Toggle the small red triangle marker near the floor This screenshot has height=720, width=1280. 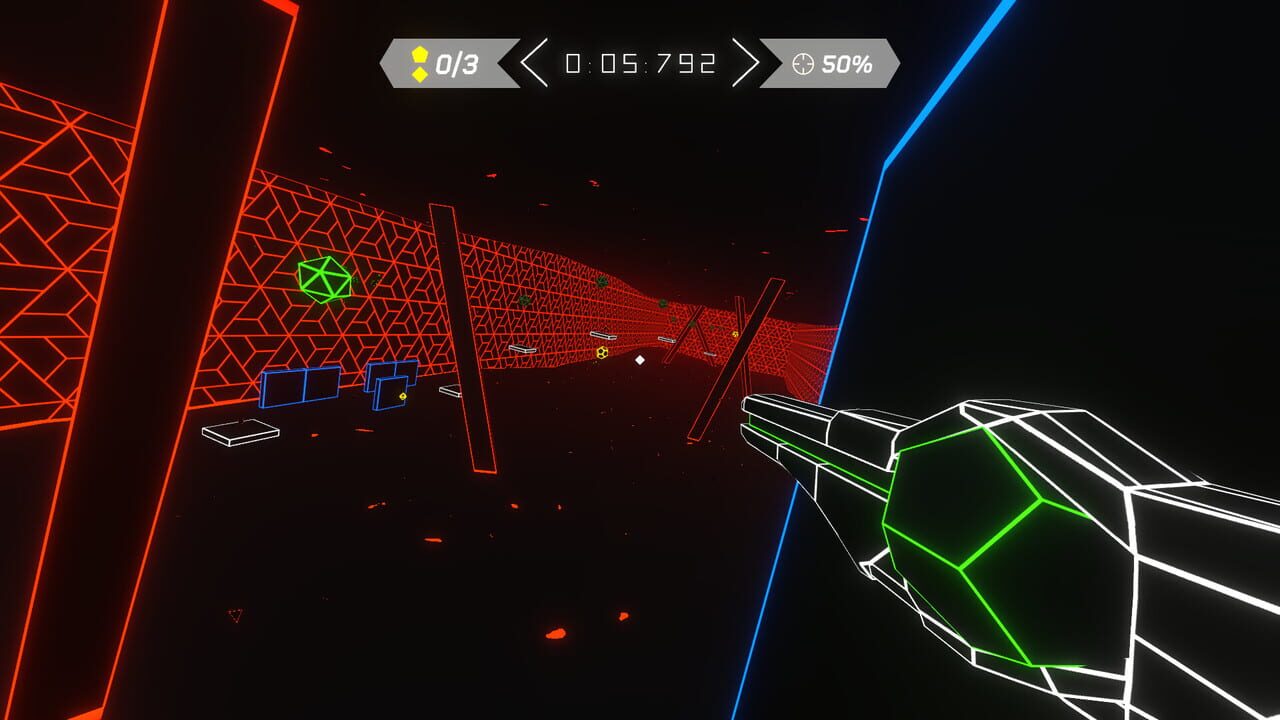[x=237, y=617]
